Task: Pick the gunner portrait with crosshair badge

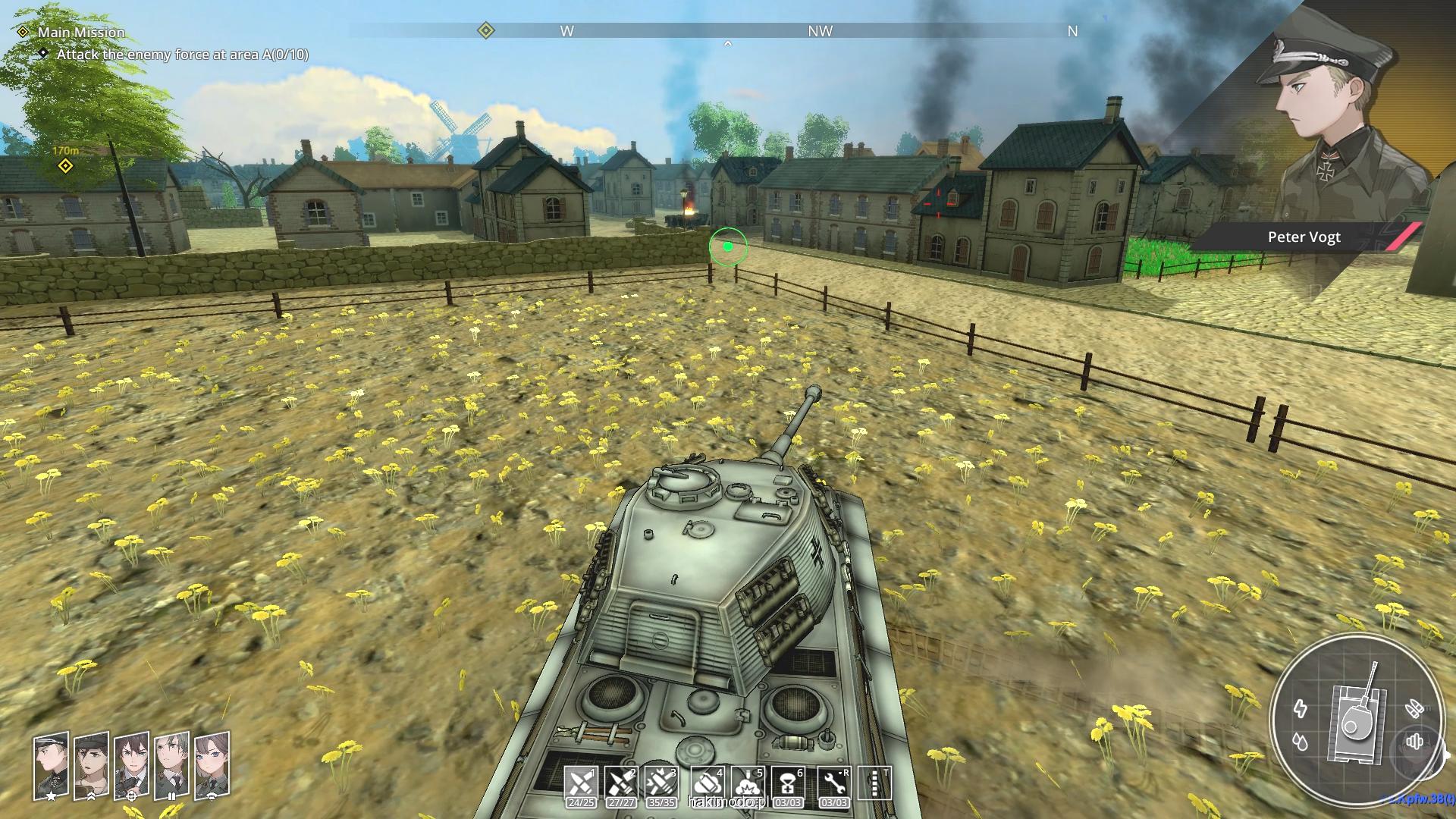Action: pyautogui.click(x=131, y=766)
